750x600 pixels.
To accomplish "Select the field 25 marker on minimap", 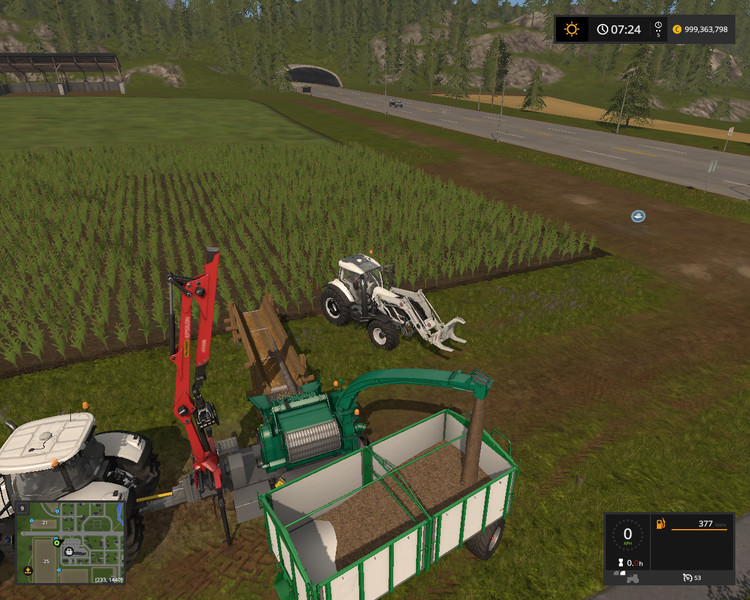I will 45,561.
